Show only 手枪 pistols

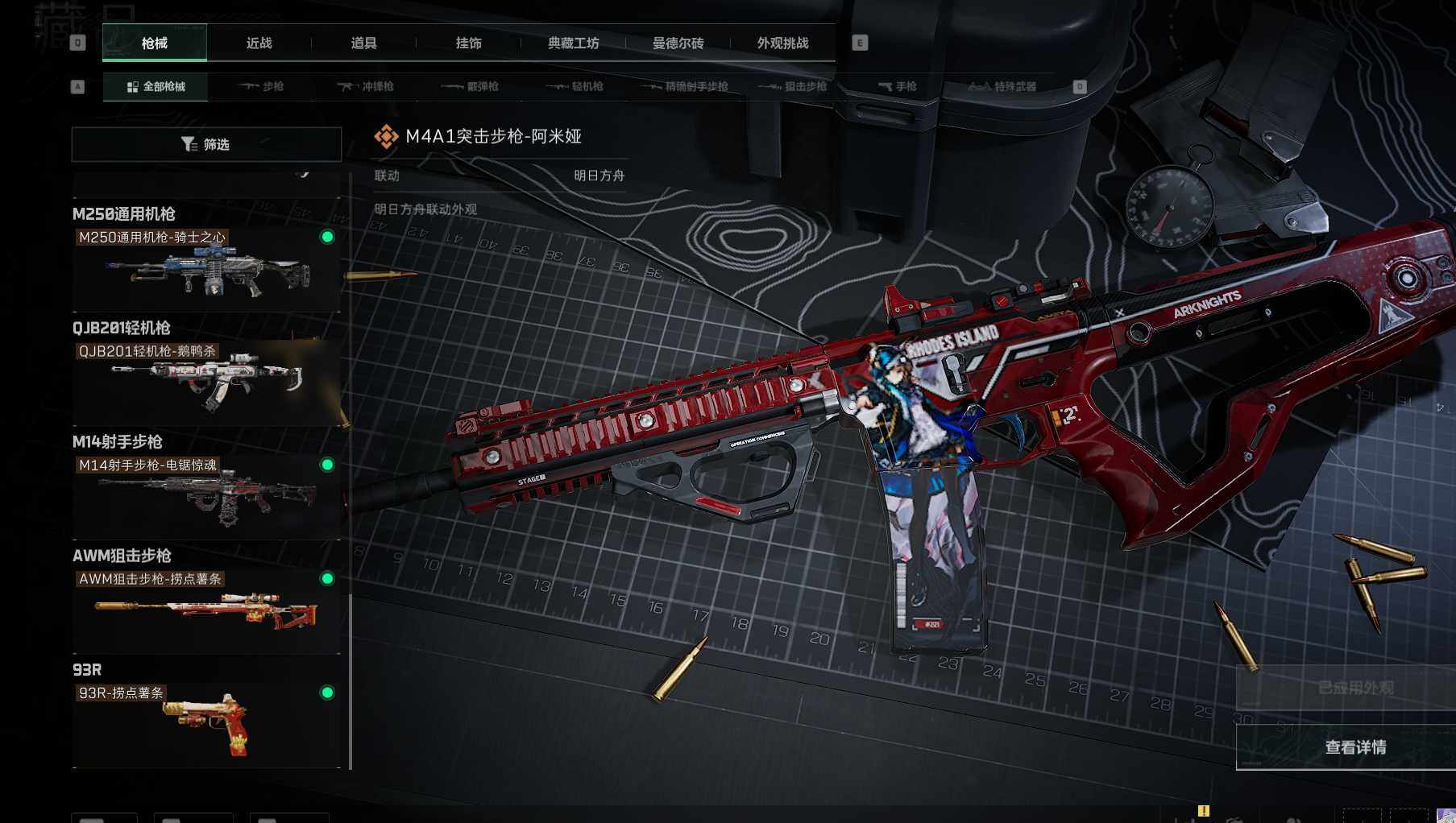[897, 86]
